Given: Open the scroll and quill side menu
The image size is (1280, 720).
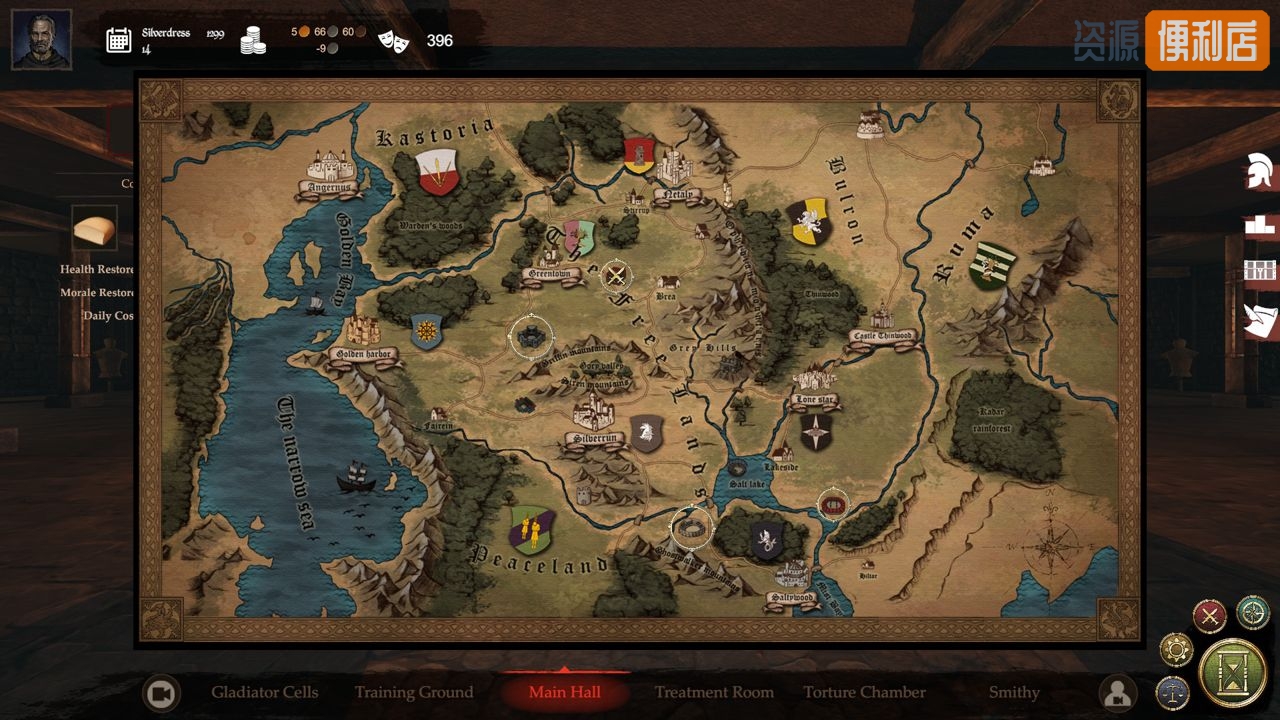Looking at the screenshot, I should pos(1259,320).
